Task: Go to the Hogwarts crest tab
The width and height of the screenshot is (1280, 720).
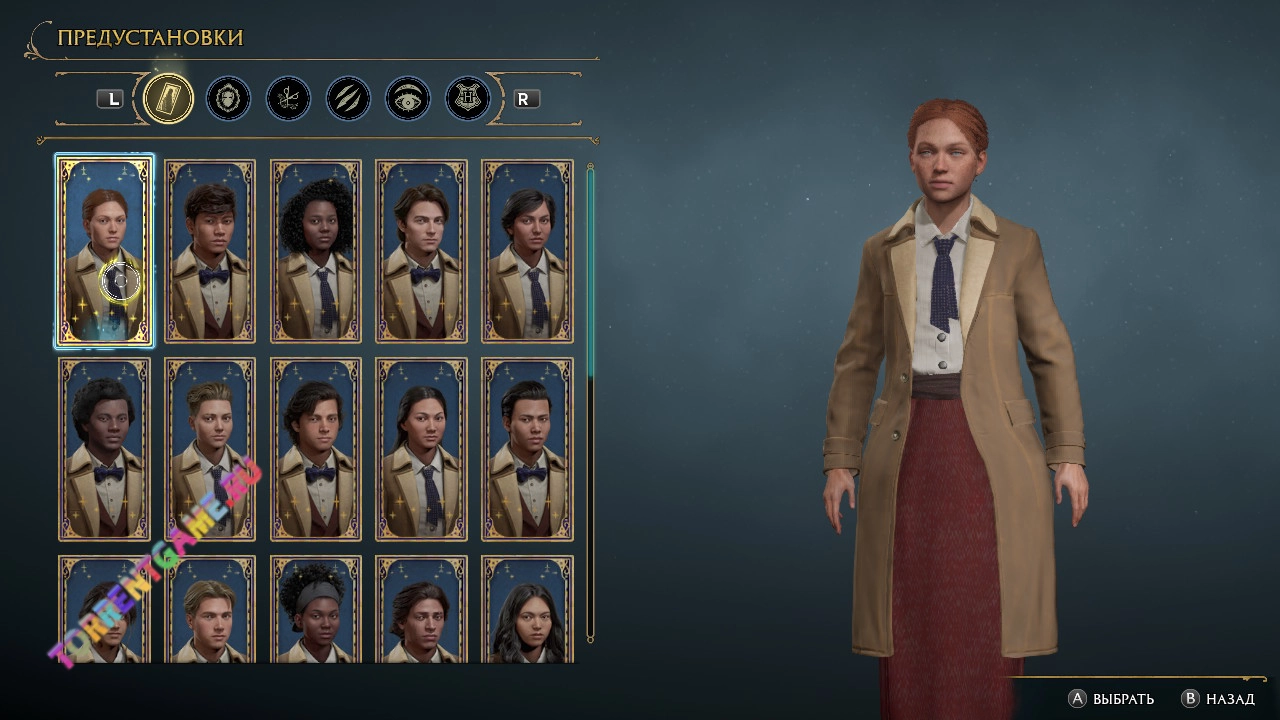Action: tap(468, 99)
